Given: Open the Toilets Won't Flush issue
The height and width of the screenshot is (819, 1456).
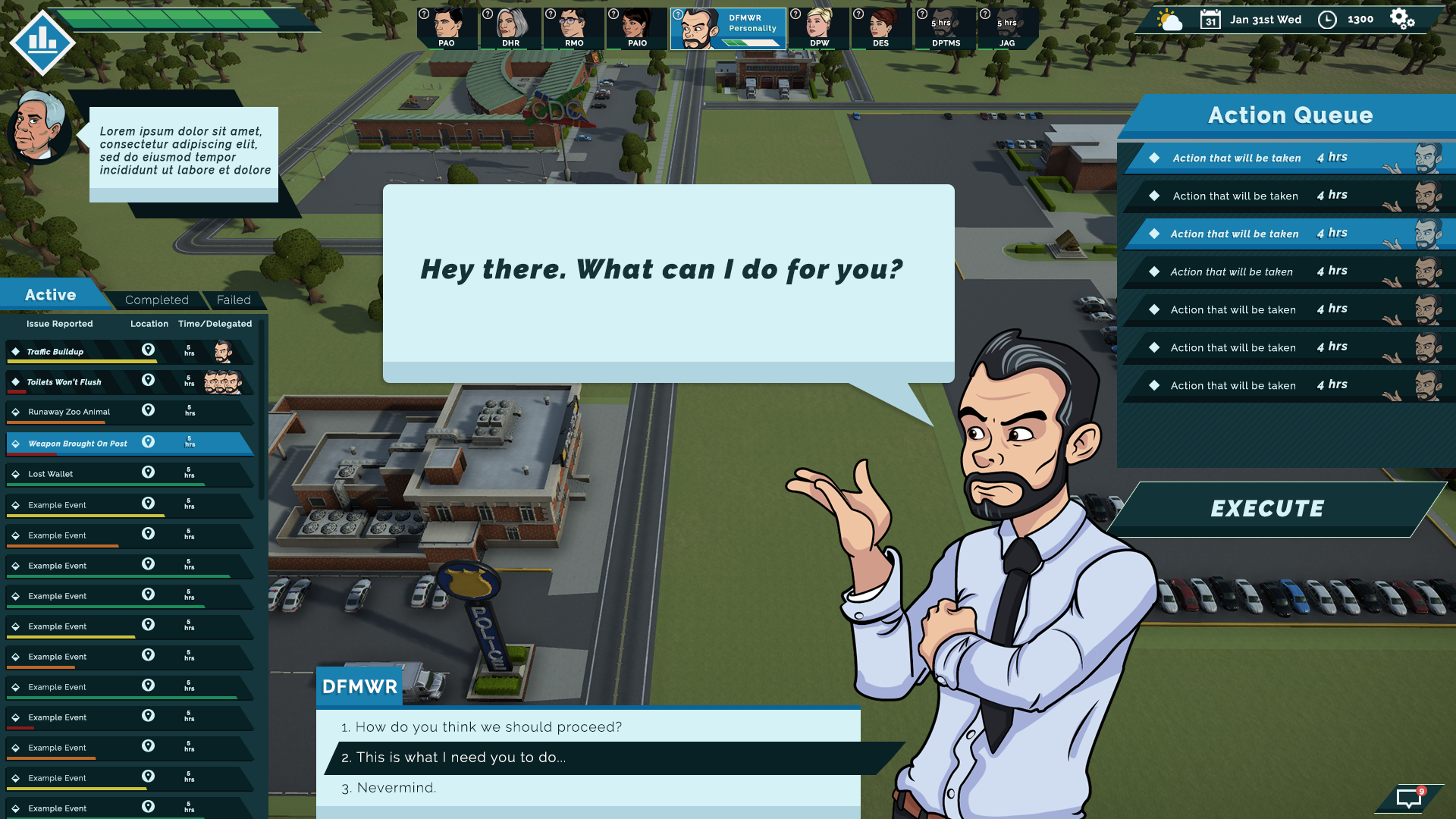Looking at the screenshot, I should pyautogui.click(x=64, y=382).
